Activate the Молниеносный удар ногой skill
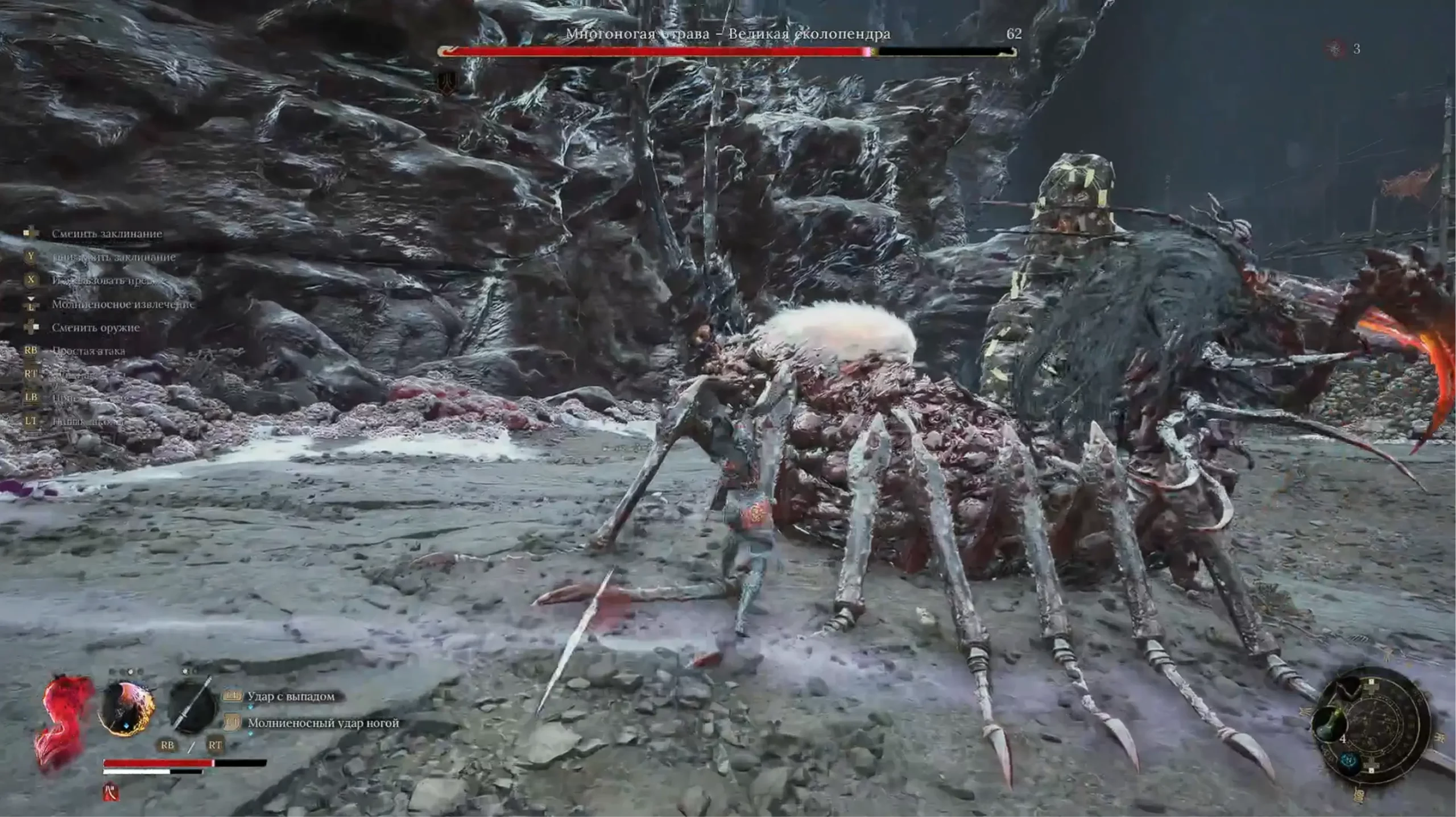 (322, 723)
